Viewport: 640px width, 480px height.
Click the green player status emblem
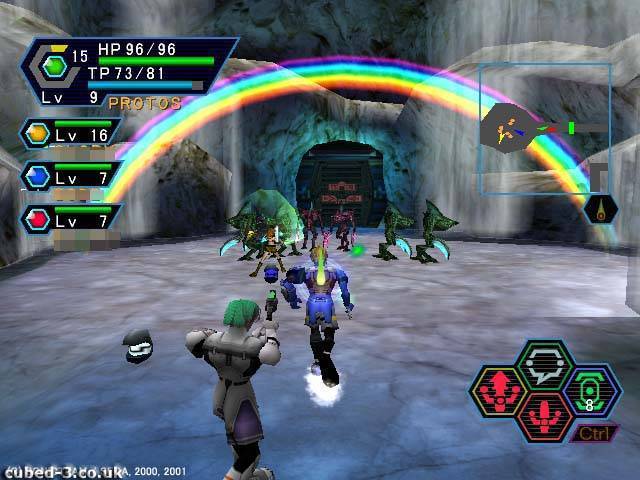click(56, 68)
